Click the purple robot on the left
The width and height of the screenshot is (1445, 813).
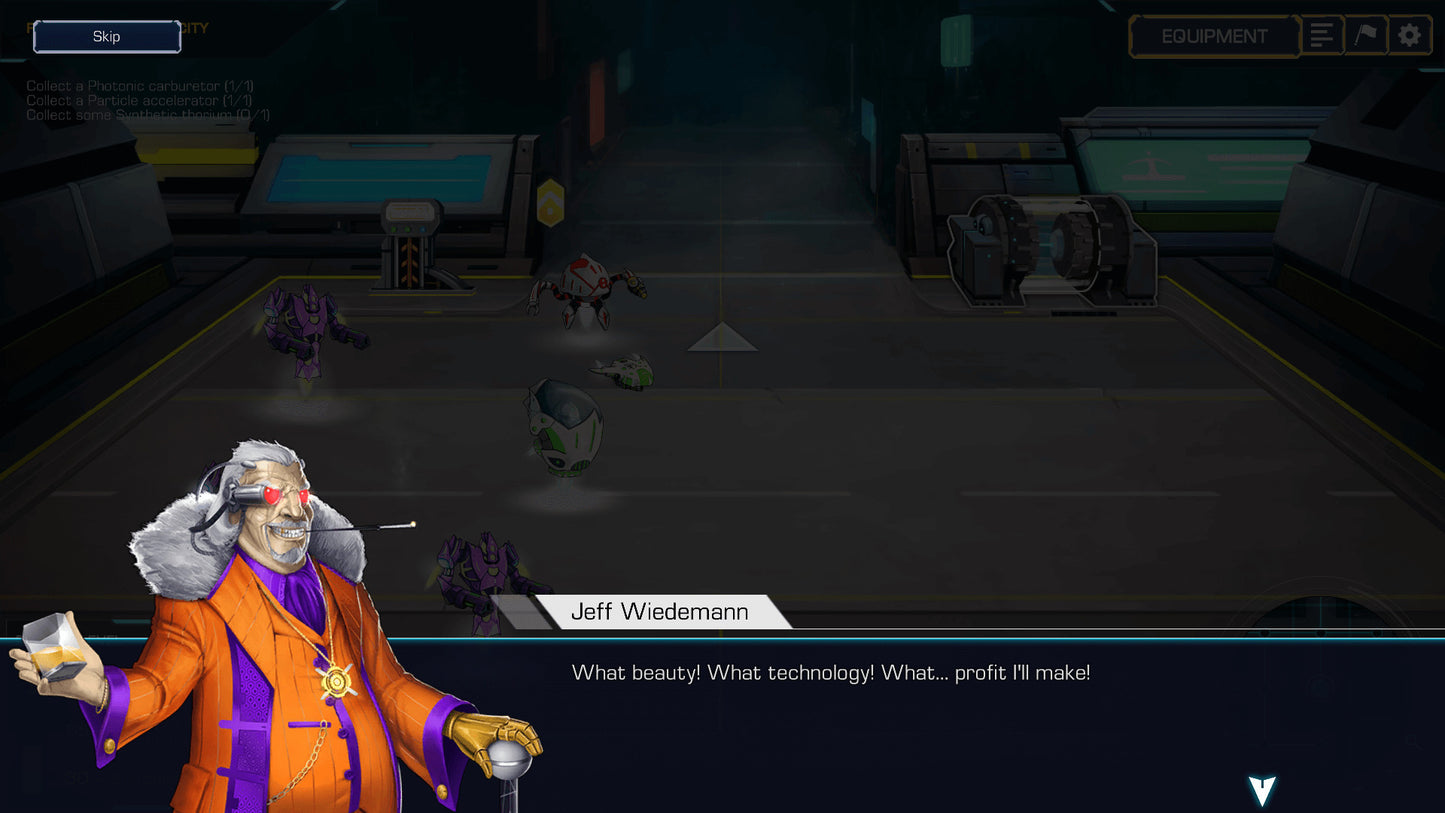click(310, 330)
